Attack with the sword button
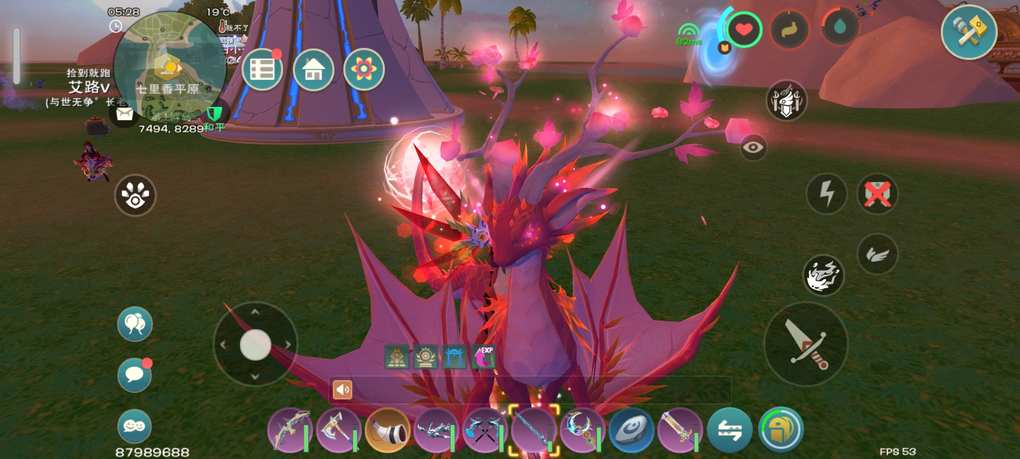 [x=805, y=344]
